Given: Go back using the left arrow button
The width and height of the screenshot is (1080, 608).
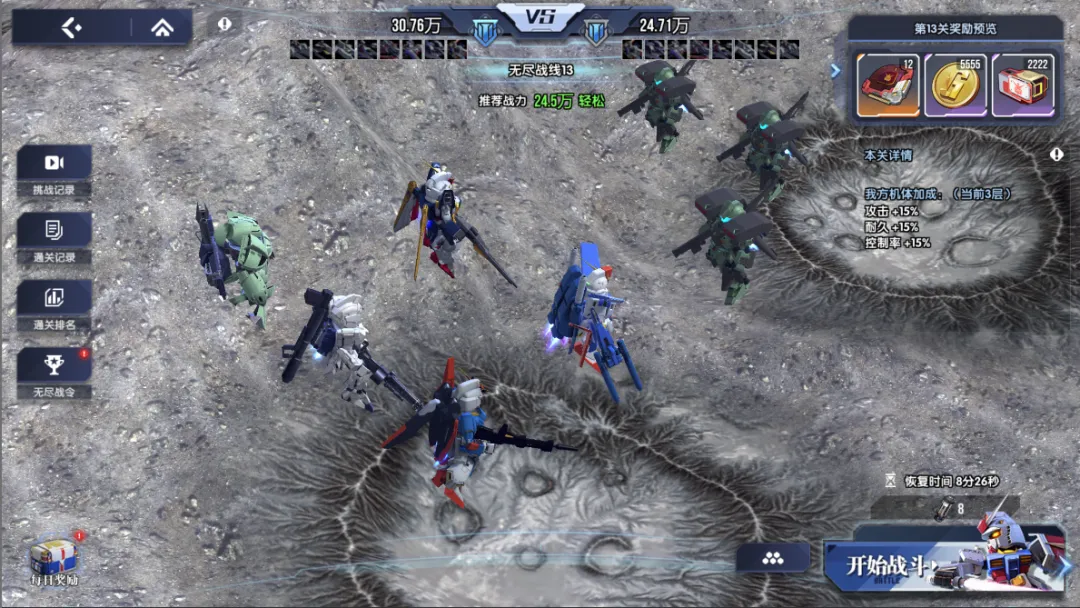Looking at the screenshot, I should (71, 28).
